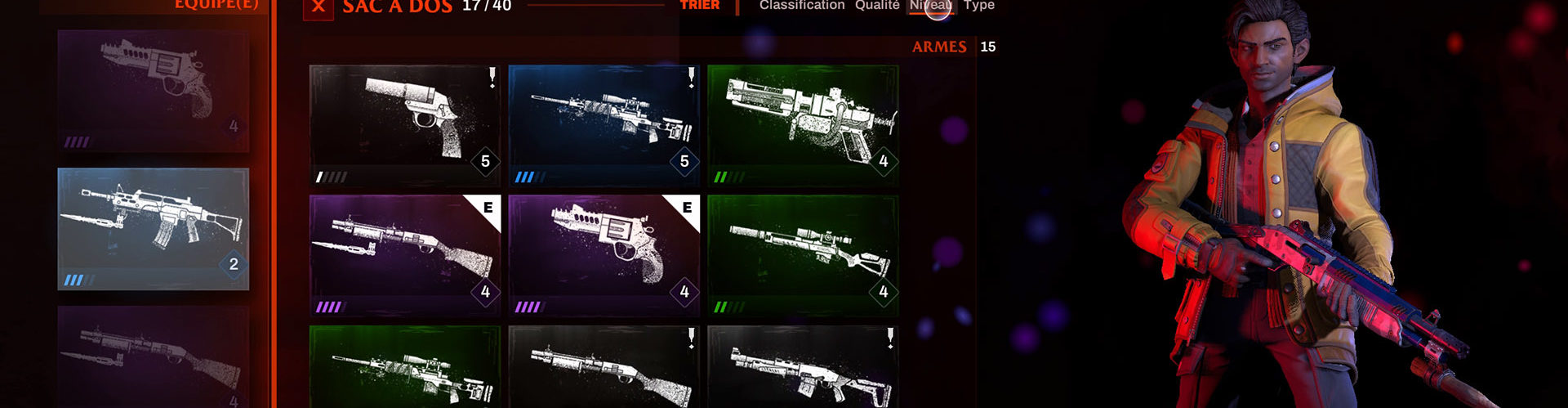Select the equipped level 2 assault rifle
Screen dimensions: 1568x408
(x=154, y=229)
